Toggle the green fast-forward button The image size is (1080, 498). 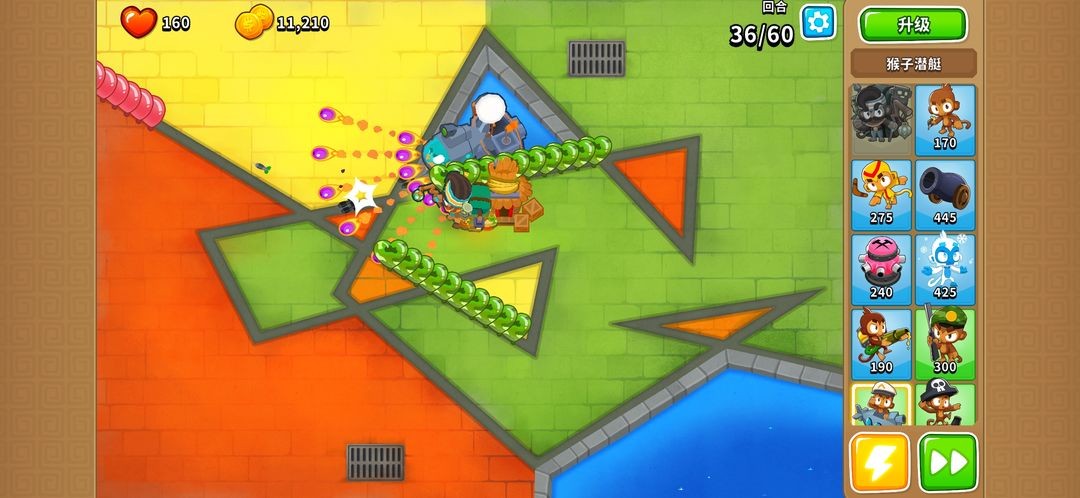pos(947,462)
